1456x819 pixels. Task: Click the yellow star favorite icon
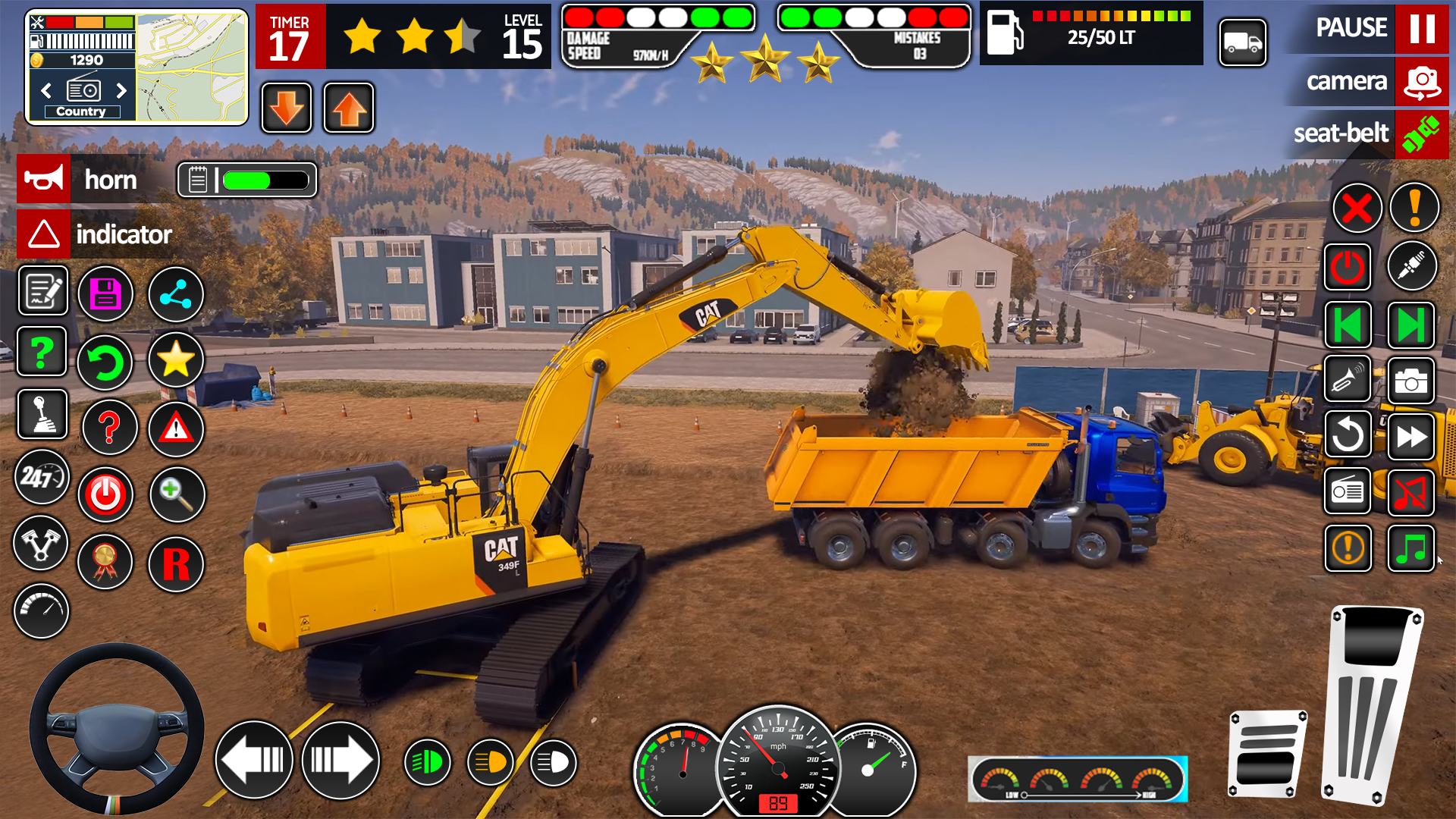[176, 359]
